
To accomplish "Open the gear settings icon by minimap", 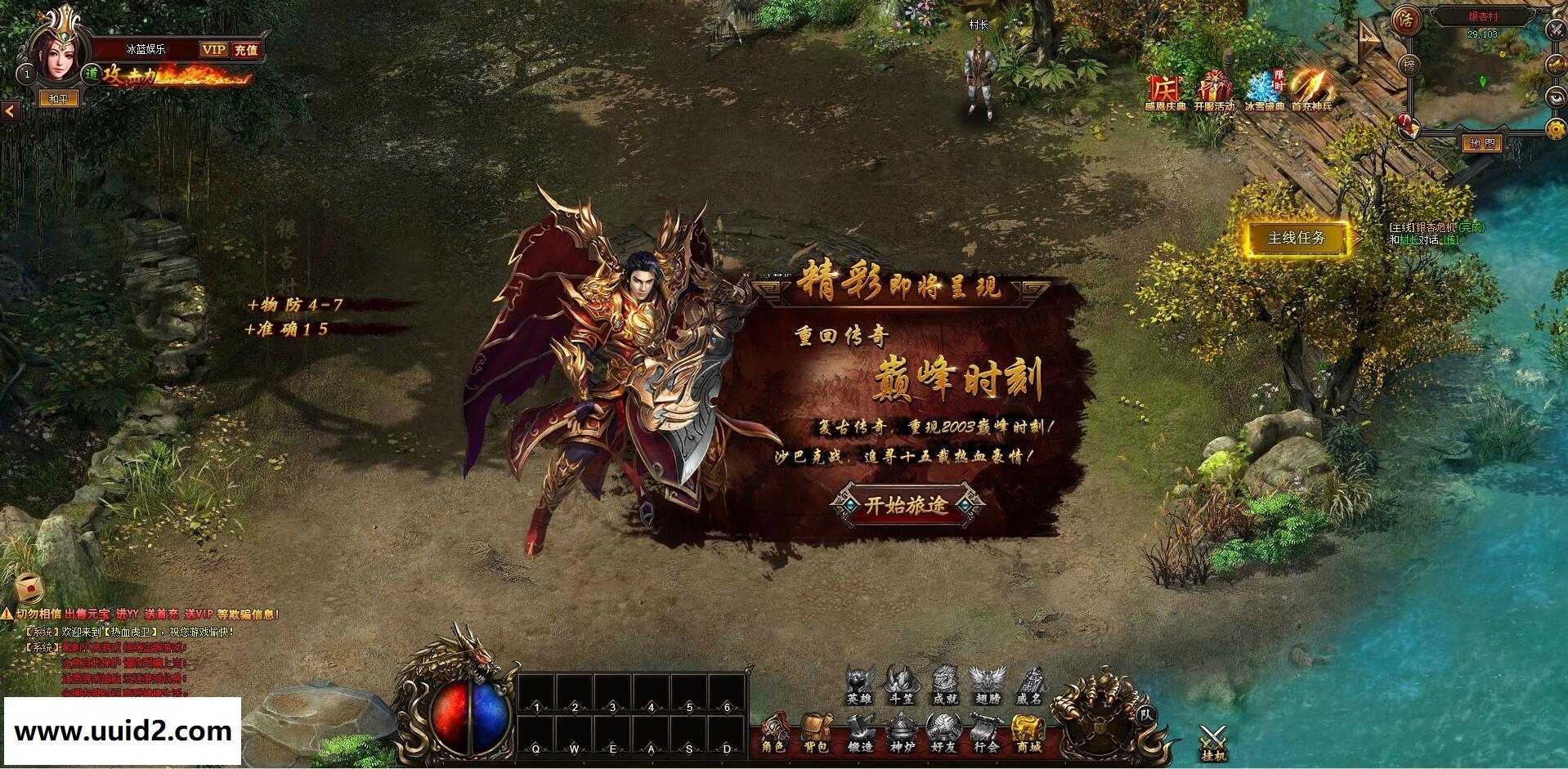I will click(x=1555, y=127).
